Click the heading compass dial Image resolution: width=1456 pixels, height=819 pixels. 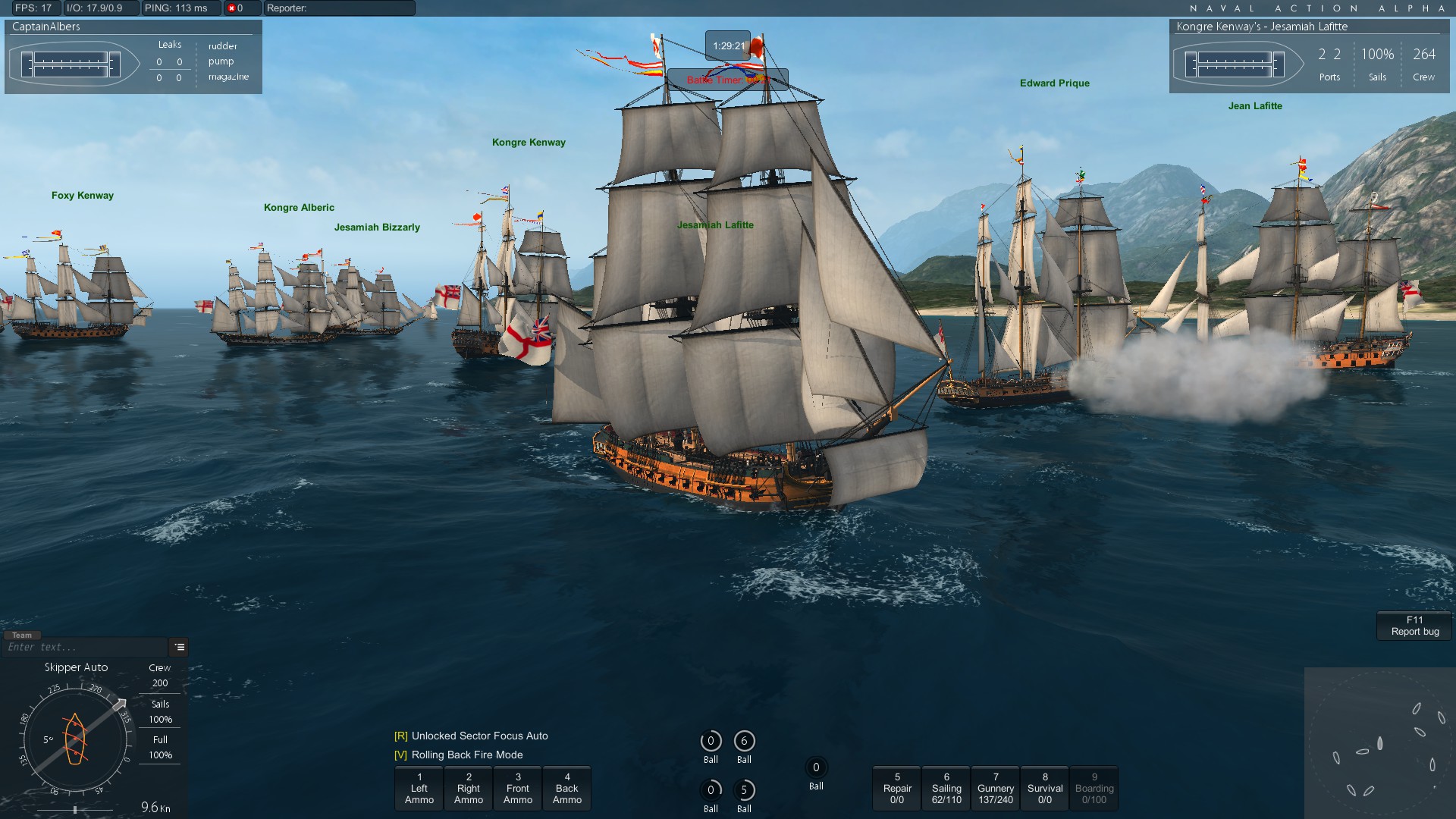(75, 739)
